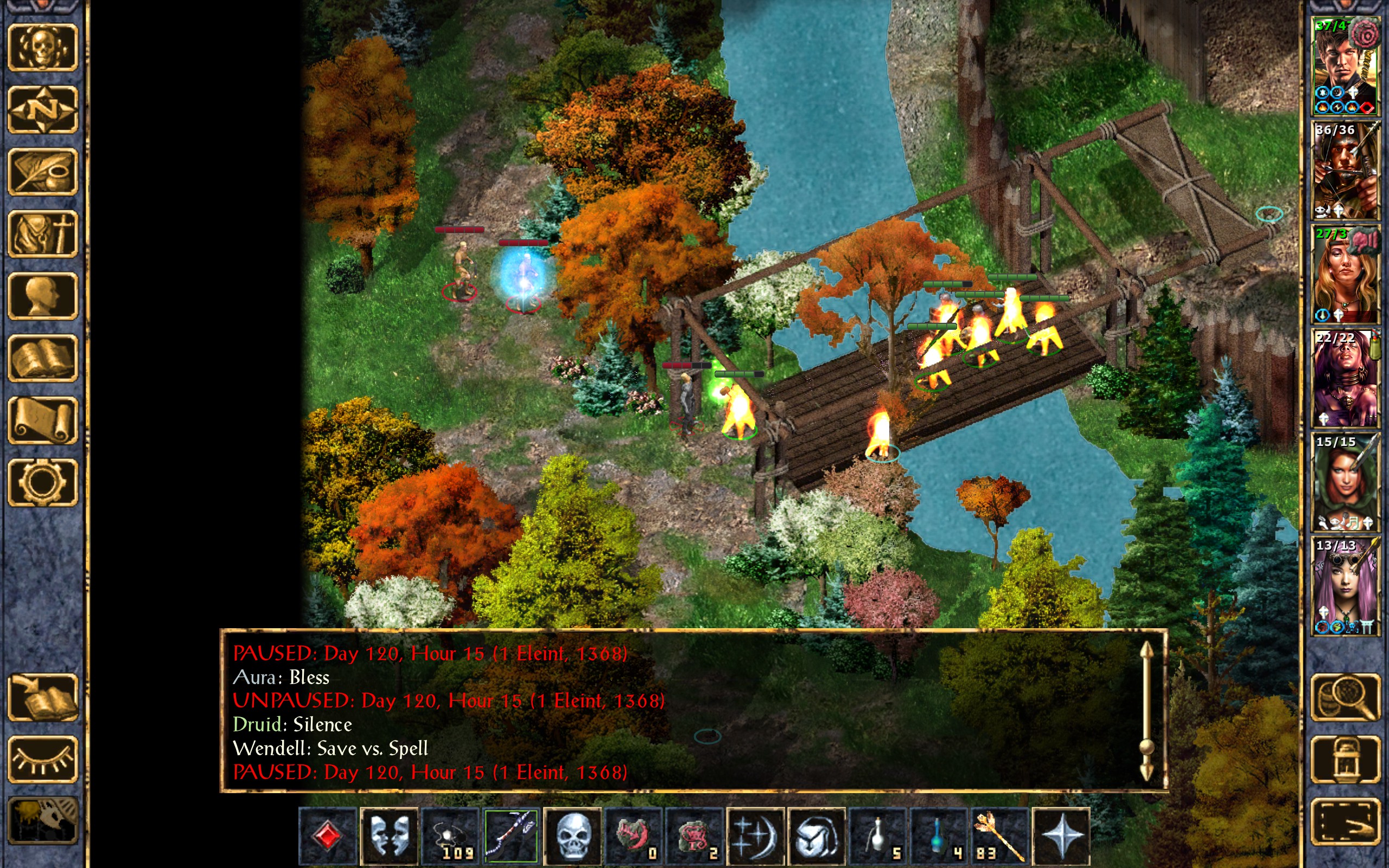Select all party with the dashed box button
The height and width of the screenshot is (868, 1389).
[x=1345, y=821]
